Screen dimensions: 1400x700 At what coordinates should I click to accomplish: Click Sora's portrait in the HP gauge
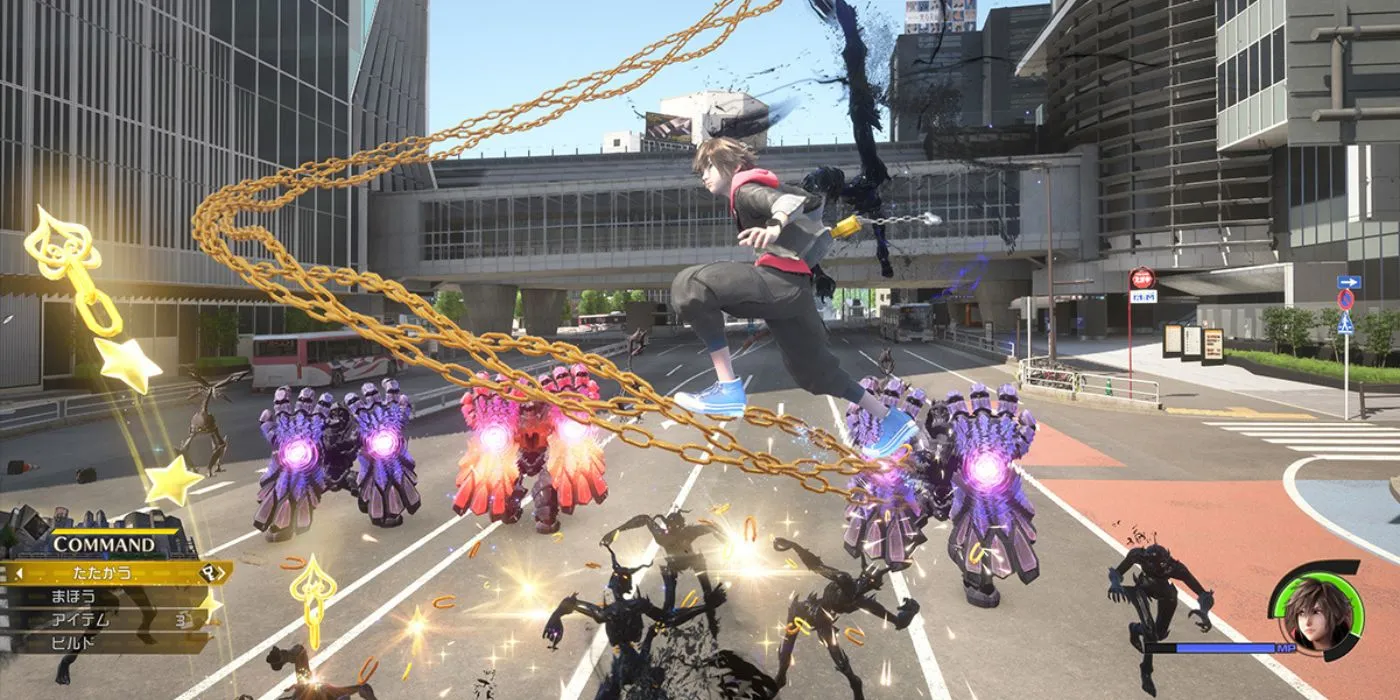[x=1313, y=611]
